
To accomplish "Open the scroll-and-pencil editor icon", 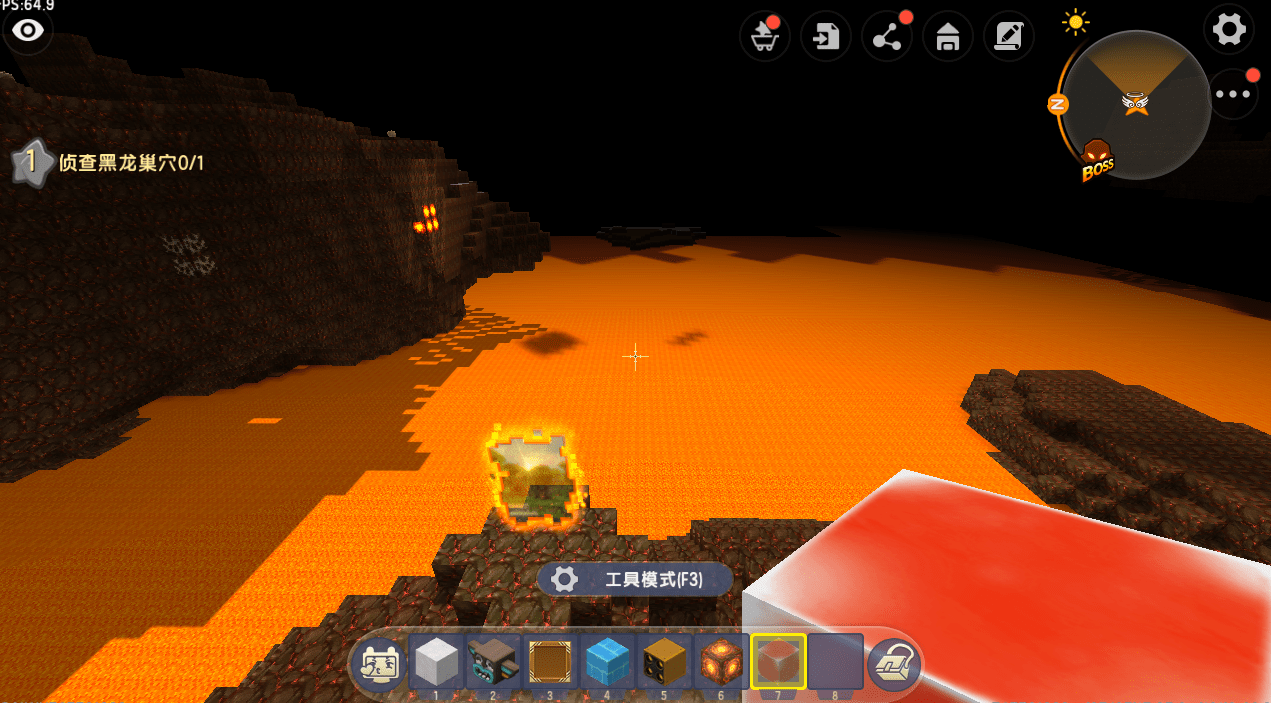I will (1008, 38).
